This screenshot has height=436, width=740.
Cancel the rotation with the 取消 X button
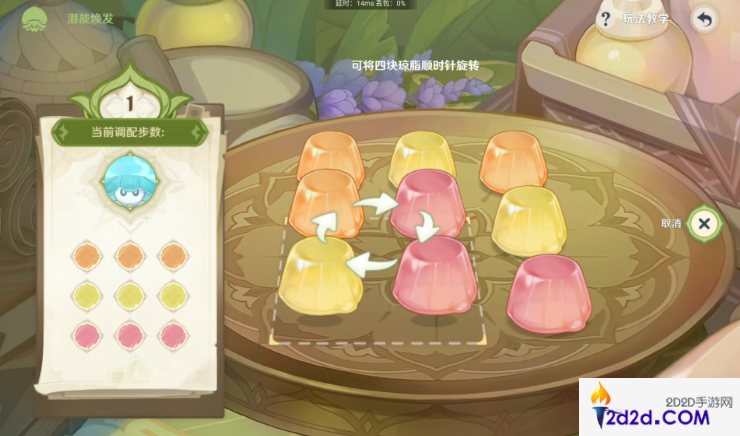click(x=704, y=223)
